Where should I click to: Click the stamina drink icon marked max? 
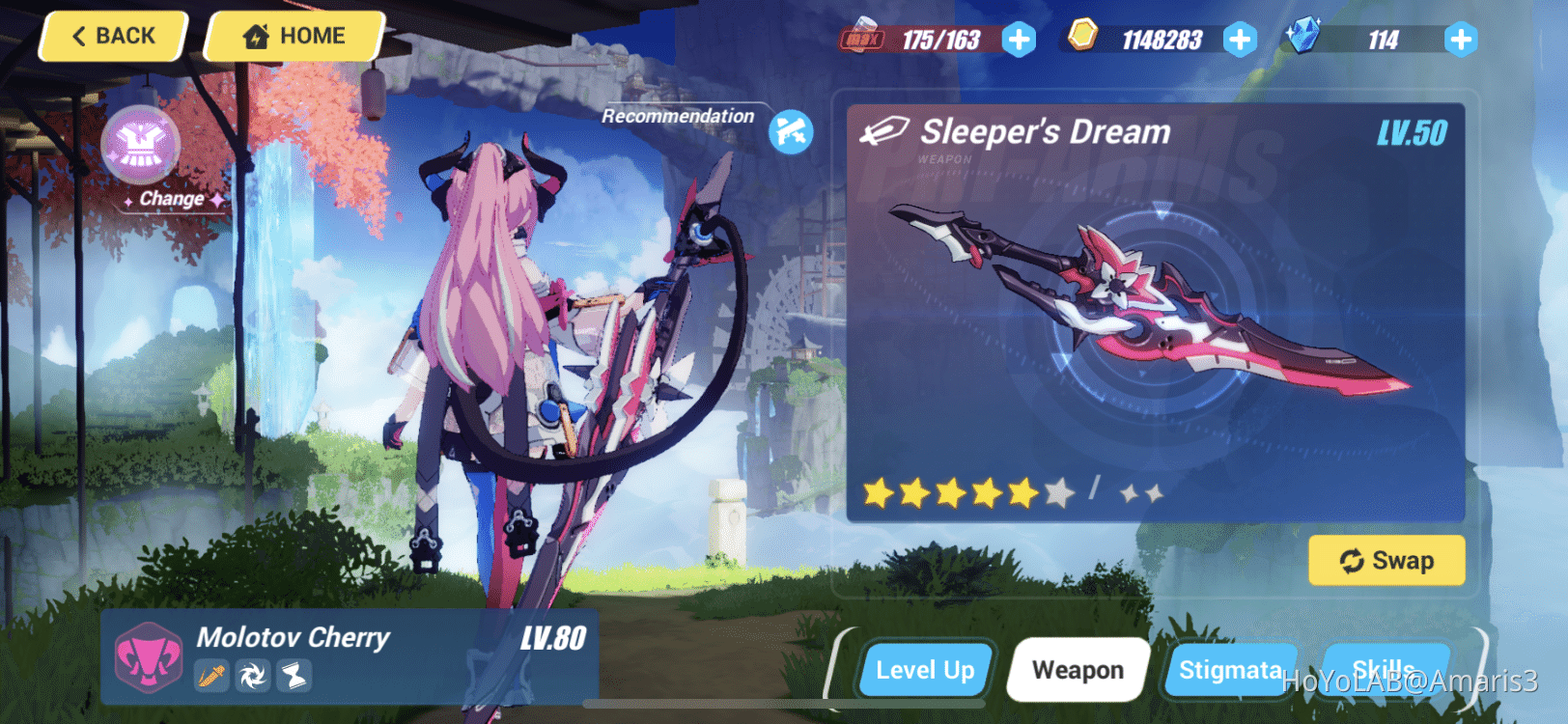864,37
